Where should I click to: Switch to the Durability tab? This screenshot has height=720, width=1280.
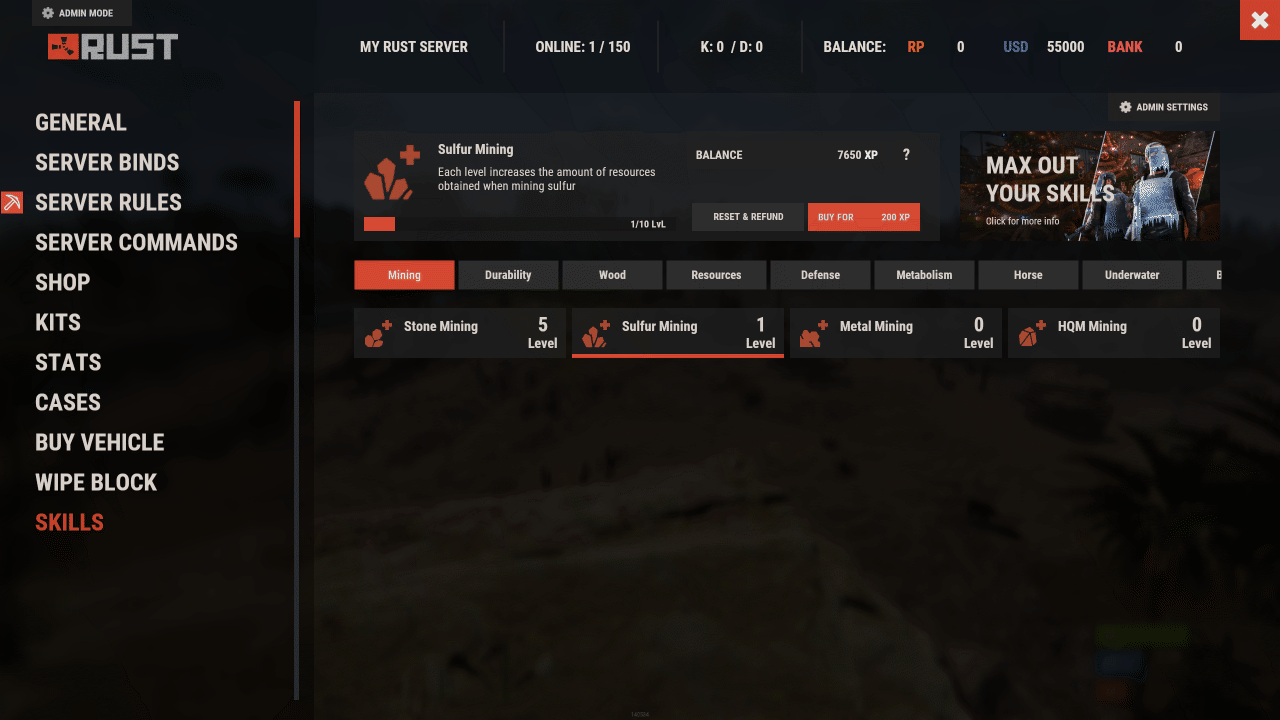coord(508,274)
